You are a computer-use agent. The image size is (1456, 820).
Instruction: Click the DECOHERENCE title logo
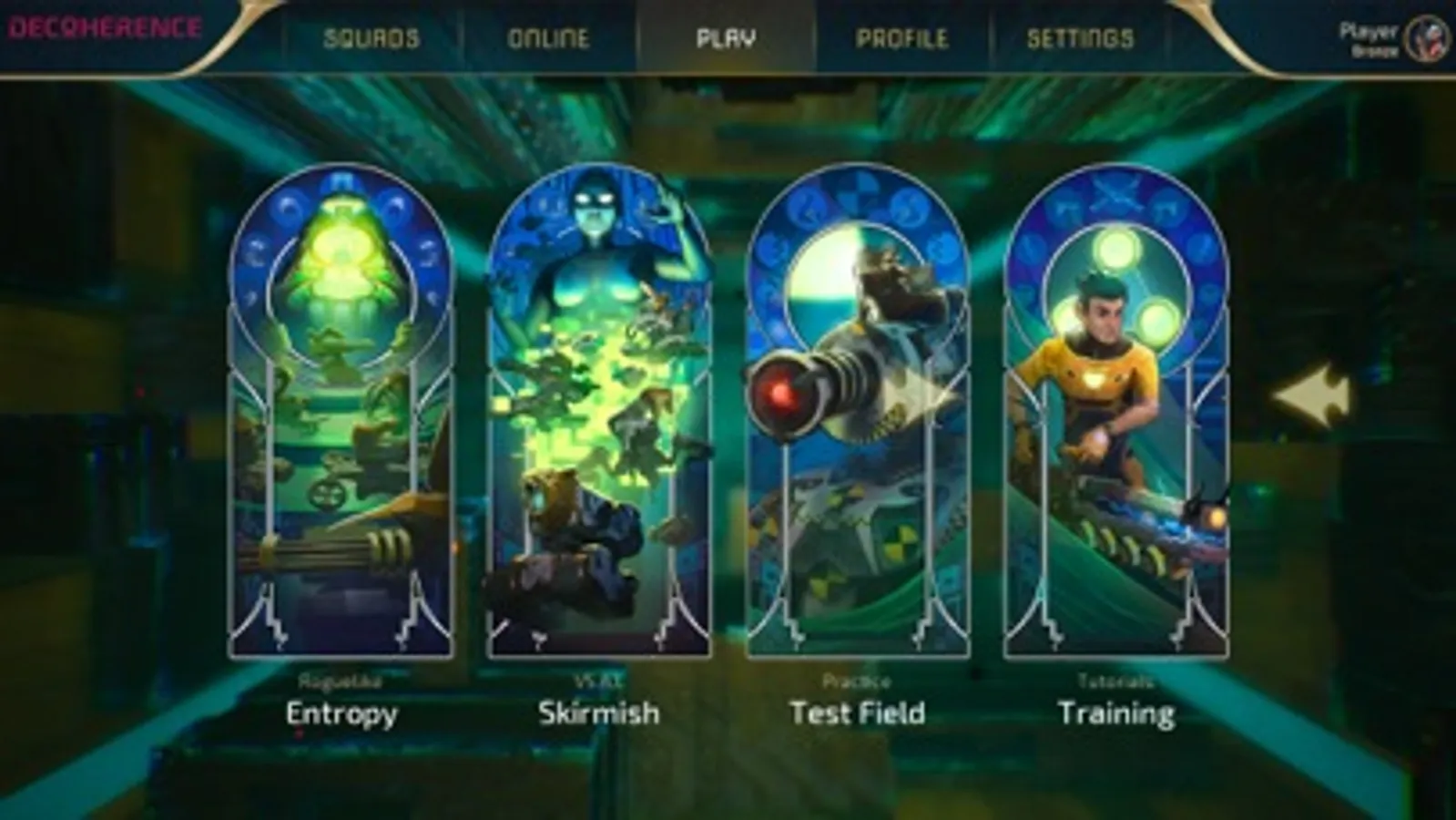click(105, 27)
